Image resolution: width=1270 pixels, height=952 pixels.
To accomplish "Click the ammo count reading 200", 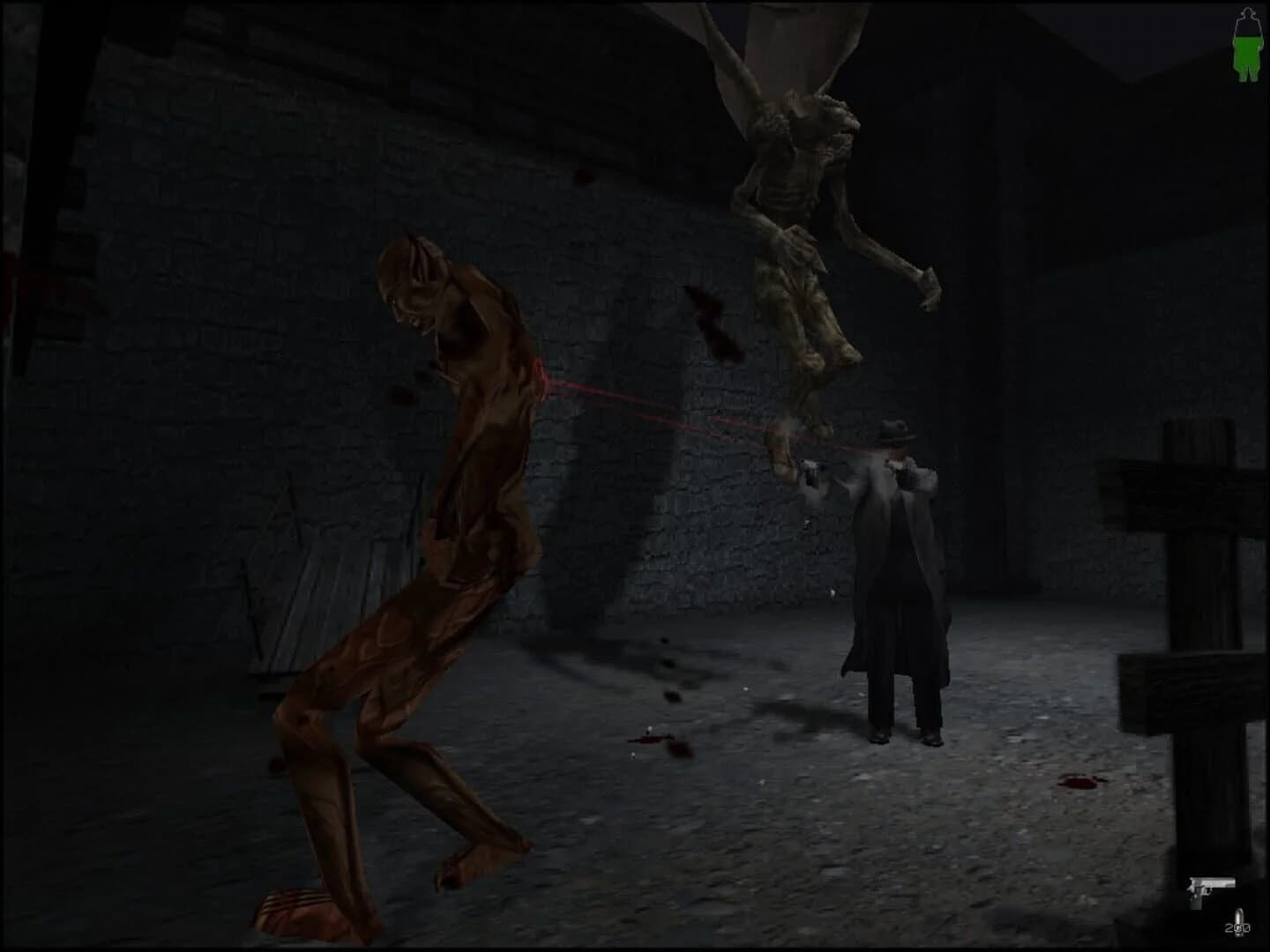I will pos(1237,927).
